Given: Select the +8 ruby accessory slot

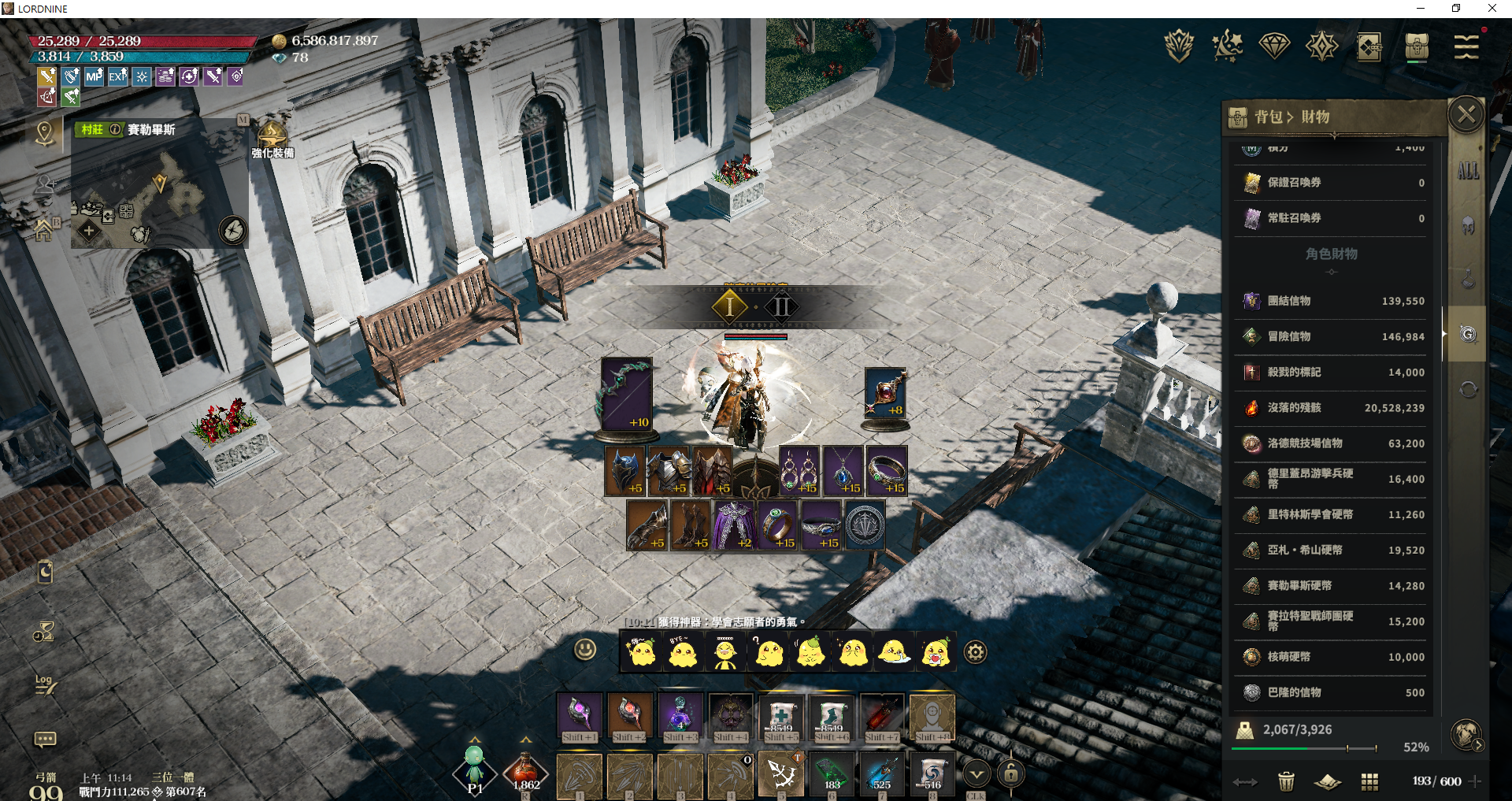Looking at the screenshot, I should [886, 394].
